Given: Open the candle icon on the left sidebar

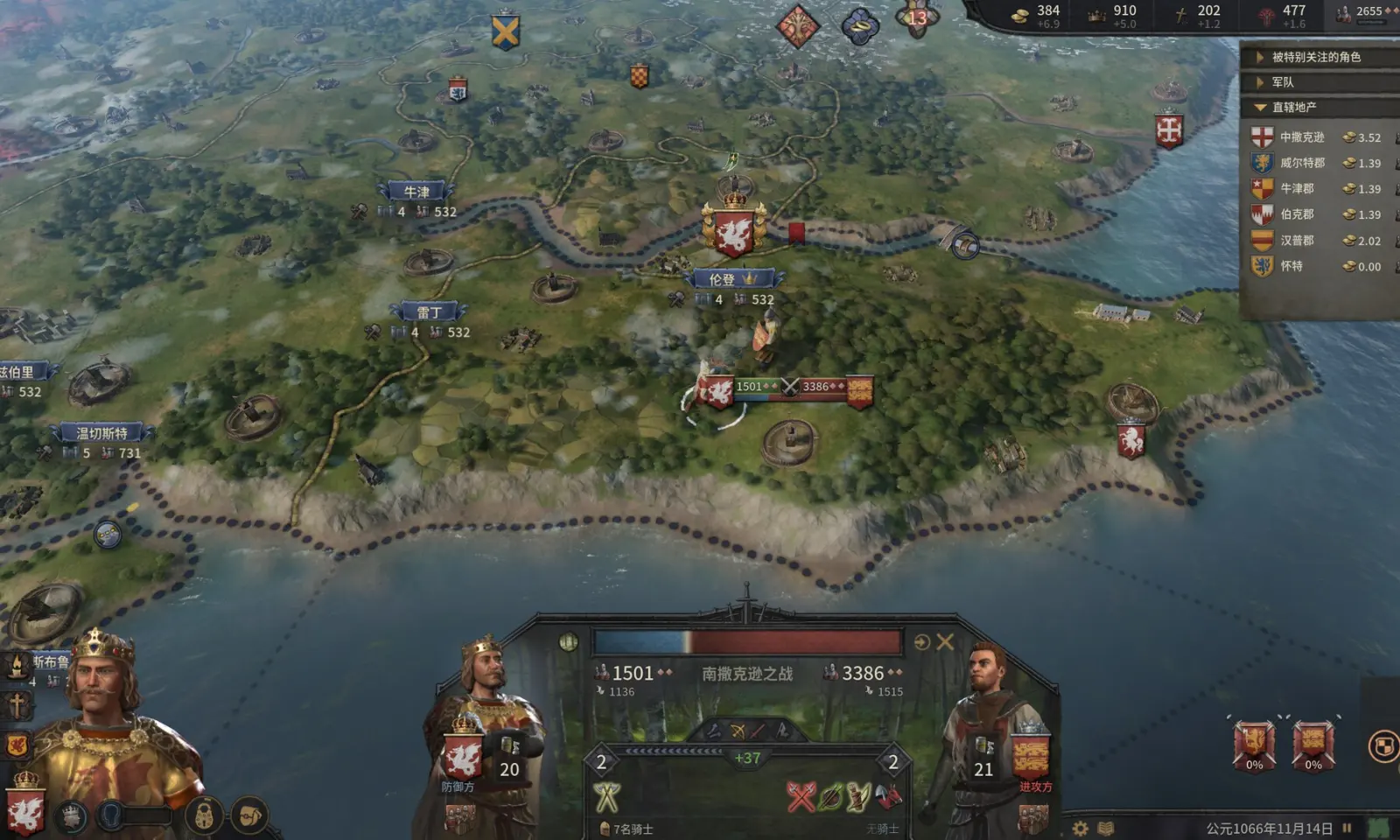Looking at the screenshot, I should point(17,665).
